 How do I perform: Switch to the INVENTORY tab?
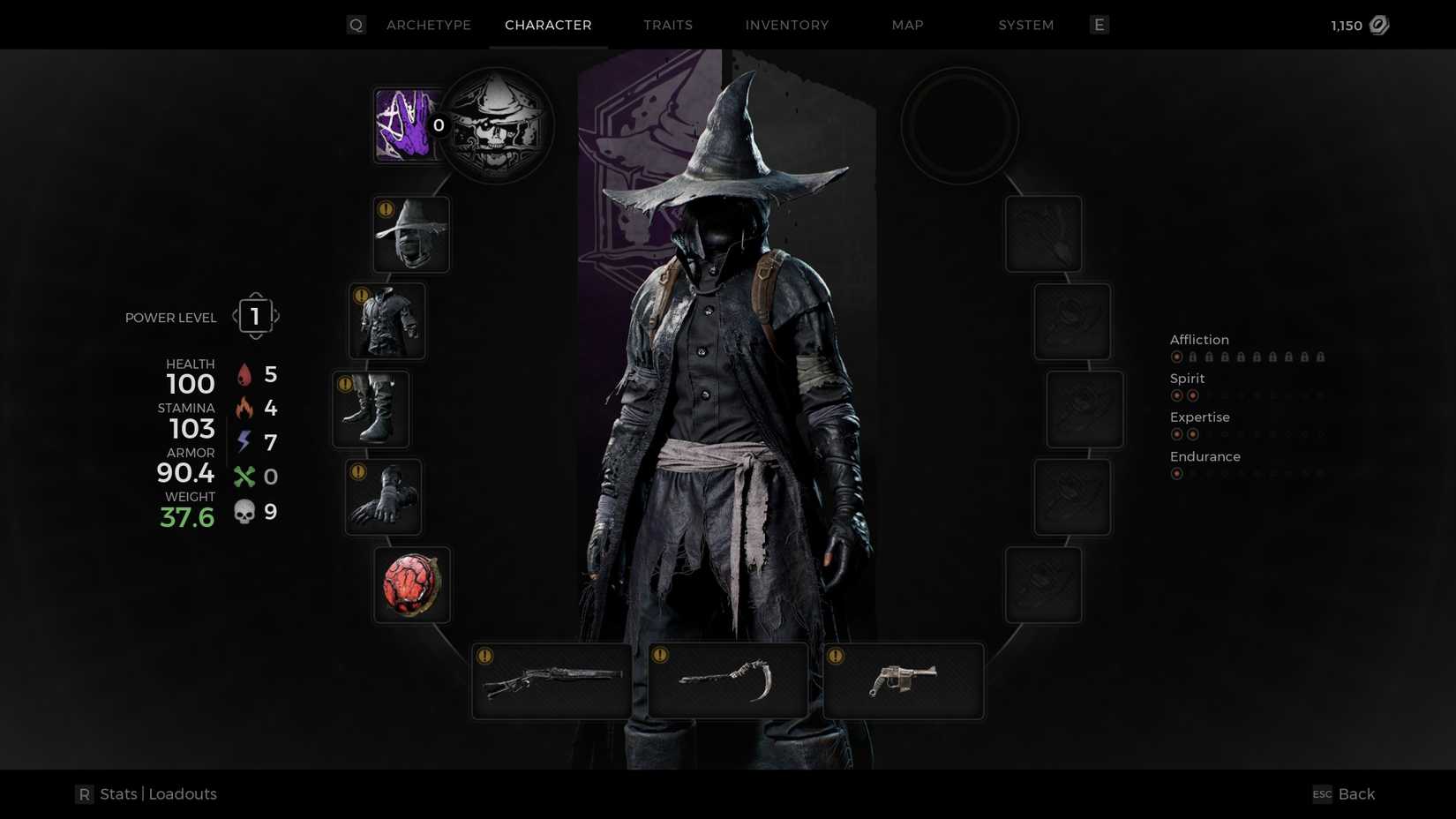(x=786, y=25)
